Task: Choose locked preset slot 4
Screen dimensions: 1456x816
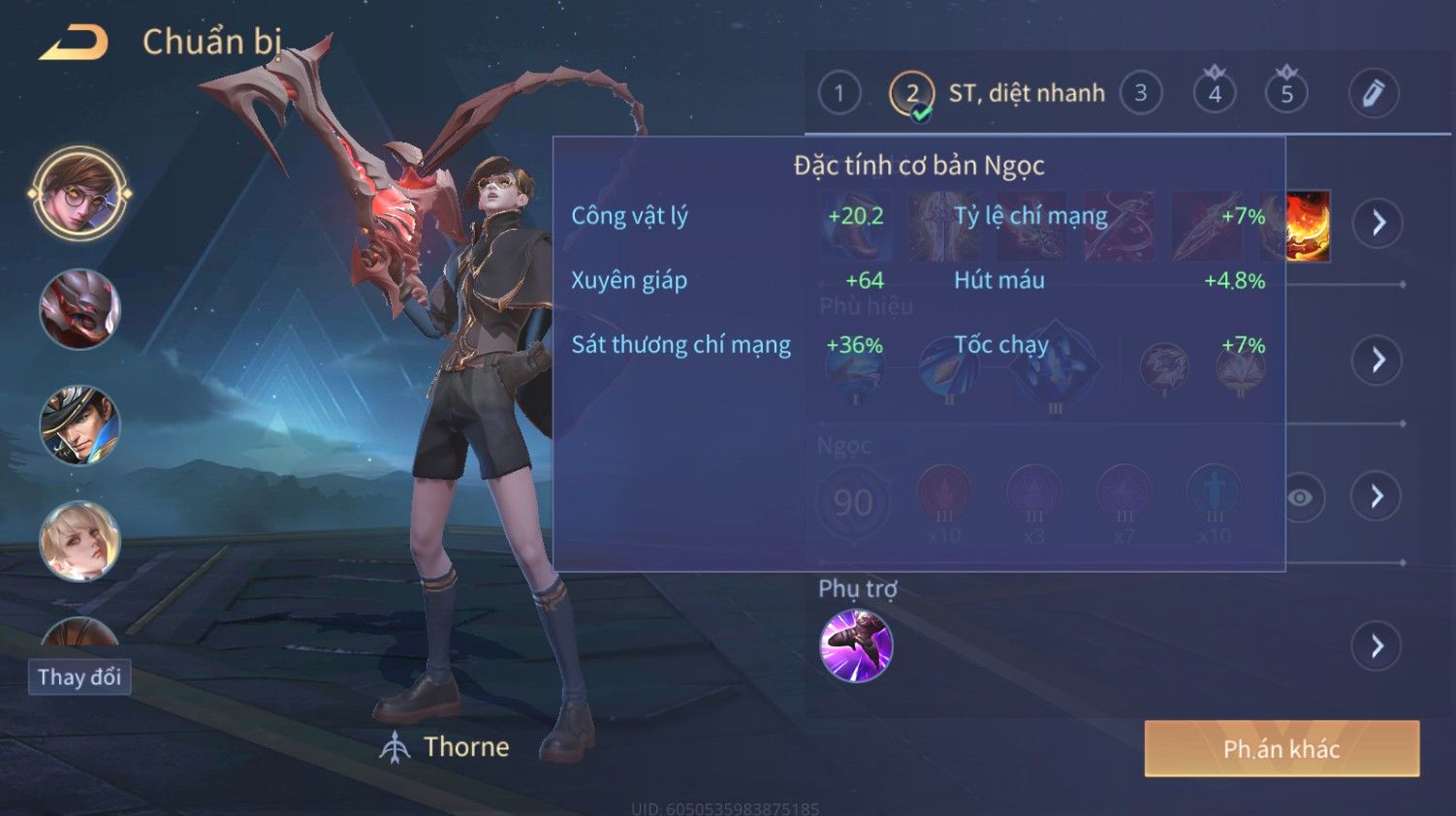Action: pyautogui.click(x=1215, y=93)
